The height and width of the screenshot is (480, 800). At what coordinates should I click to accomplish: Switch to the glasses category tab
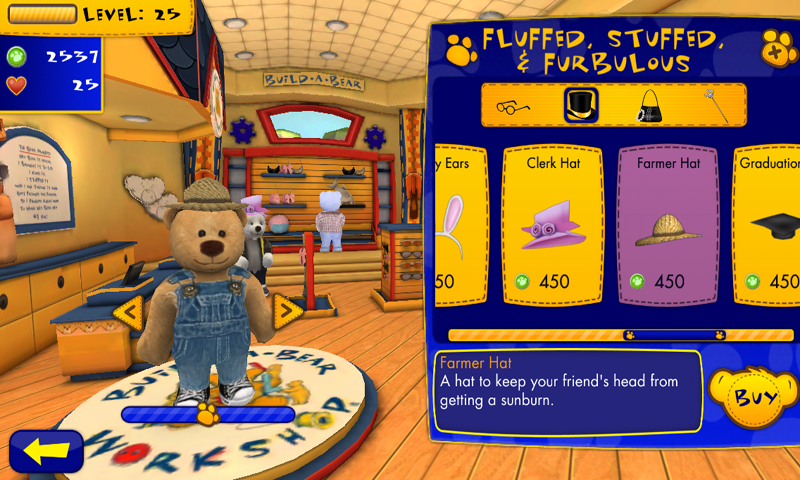point(513,105)
